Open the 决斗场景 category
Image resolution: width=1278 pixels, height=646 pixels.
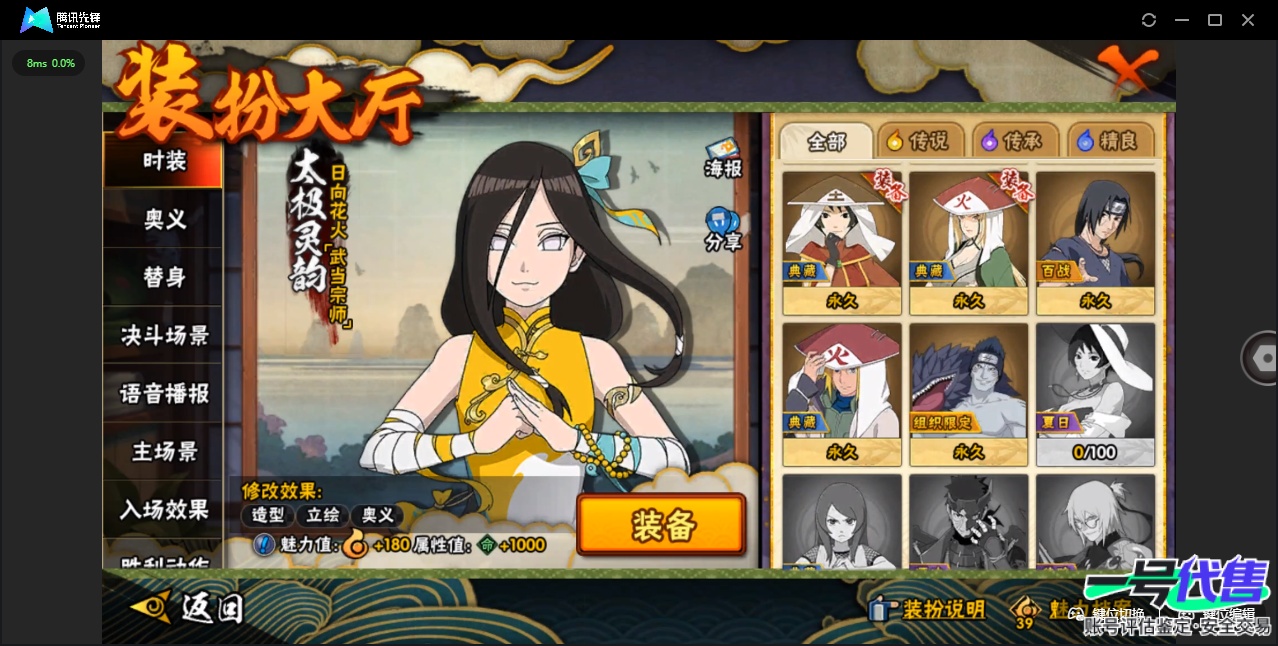164,335
